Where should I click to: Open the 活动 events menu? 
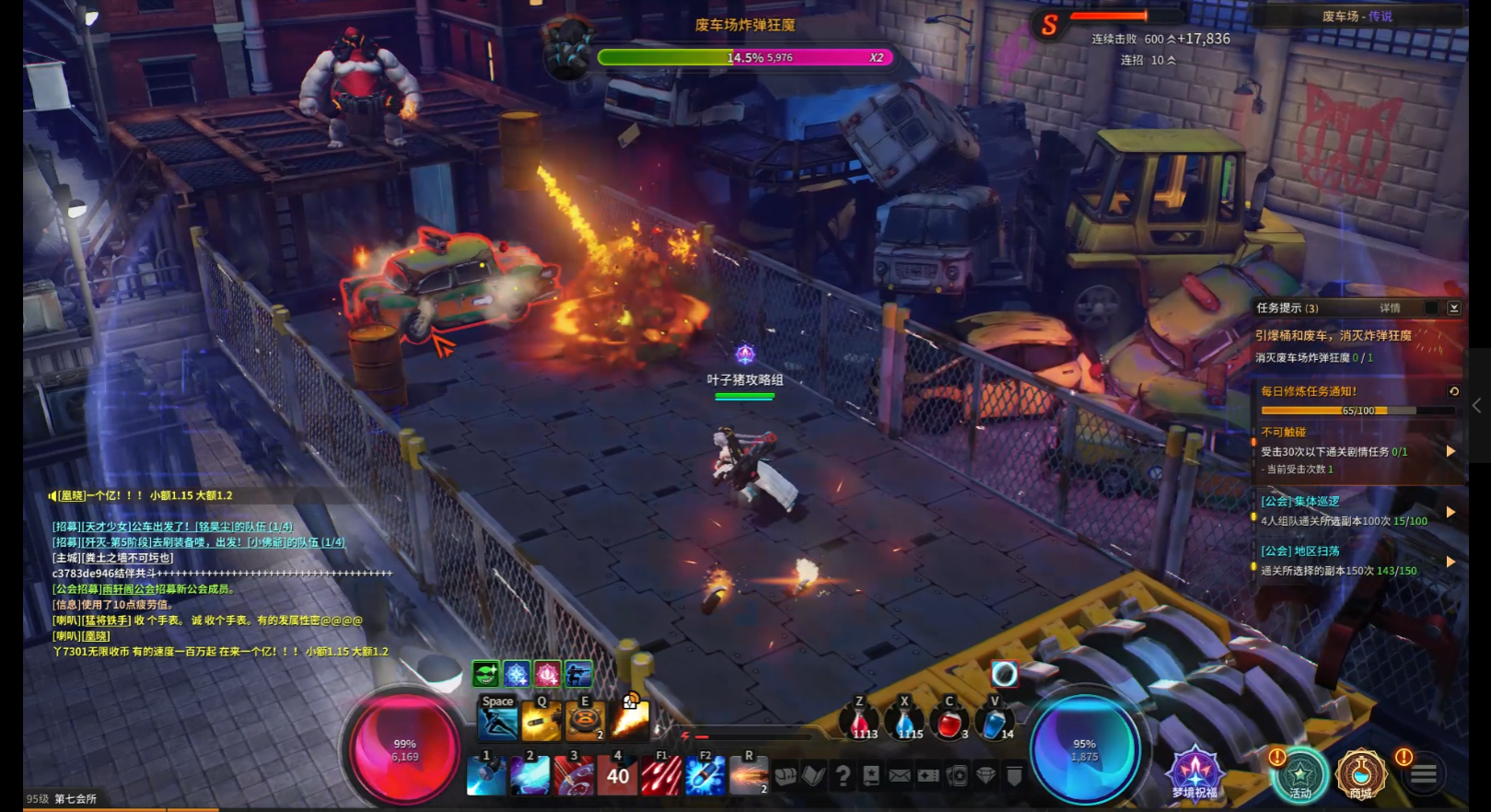pos(1299,773)
